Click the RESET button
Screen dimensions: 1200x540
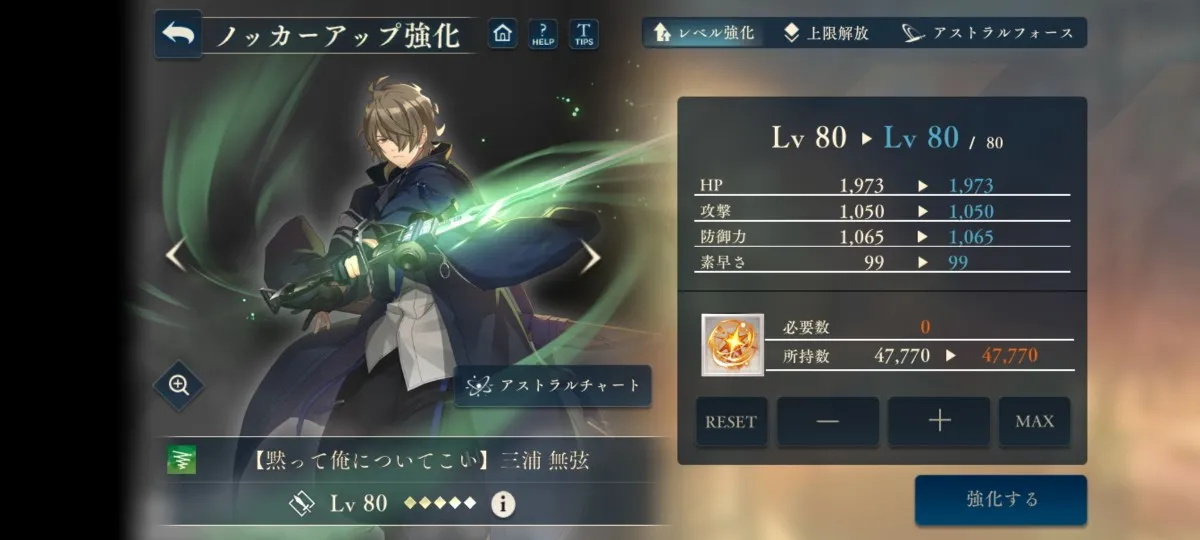coord(731,421)
